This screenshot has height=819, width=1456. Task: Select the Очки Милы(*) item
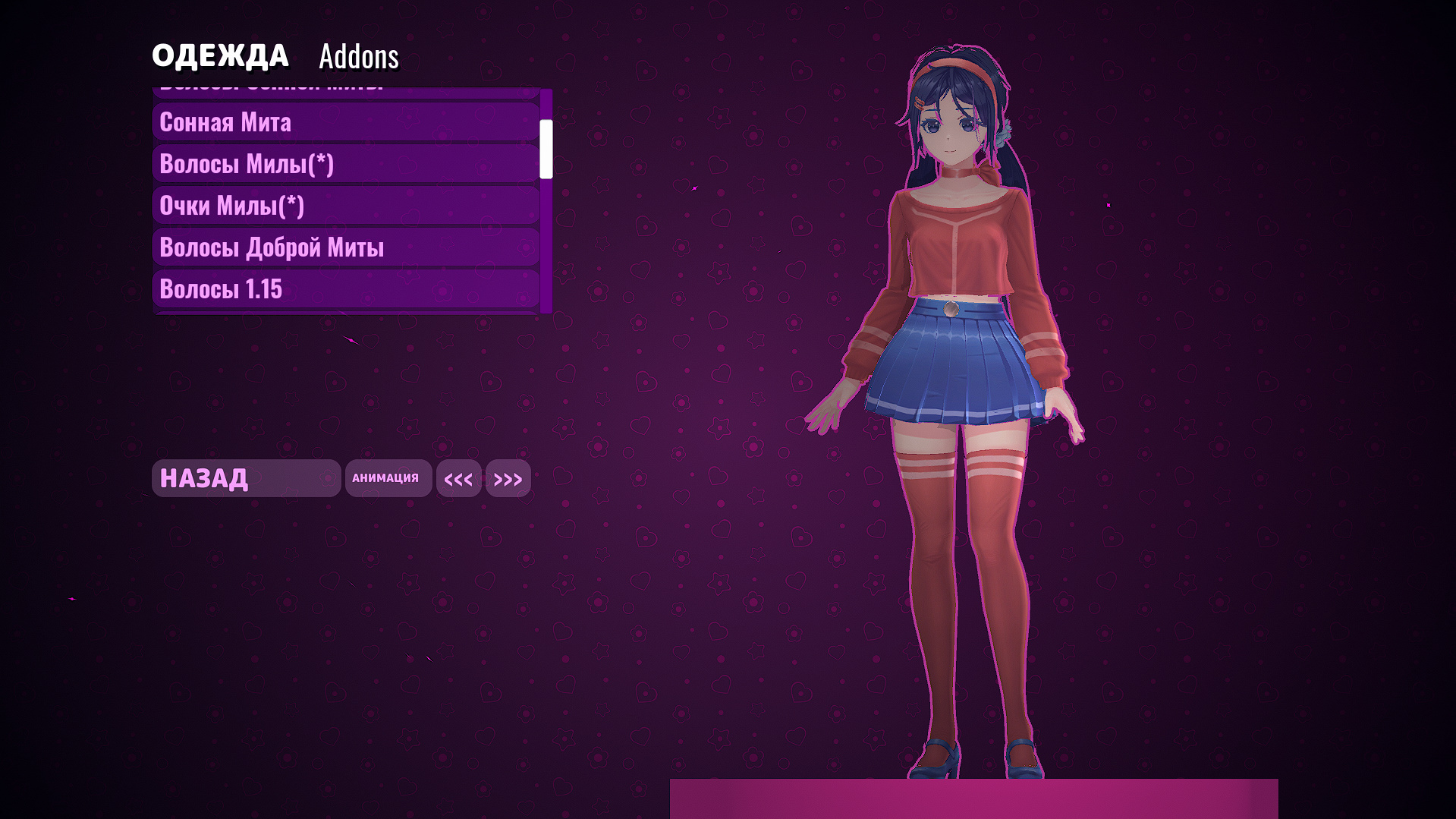click(x=345, y=206)
